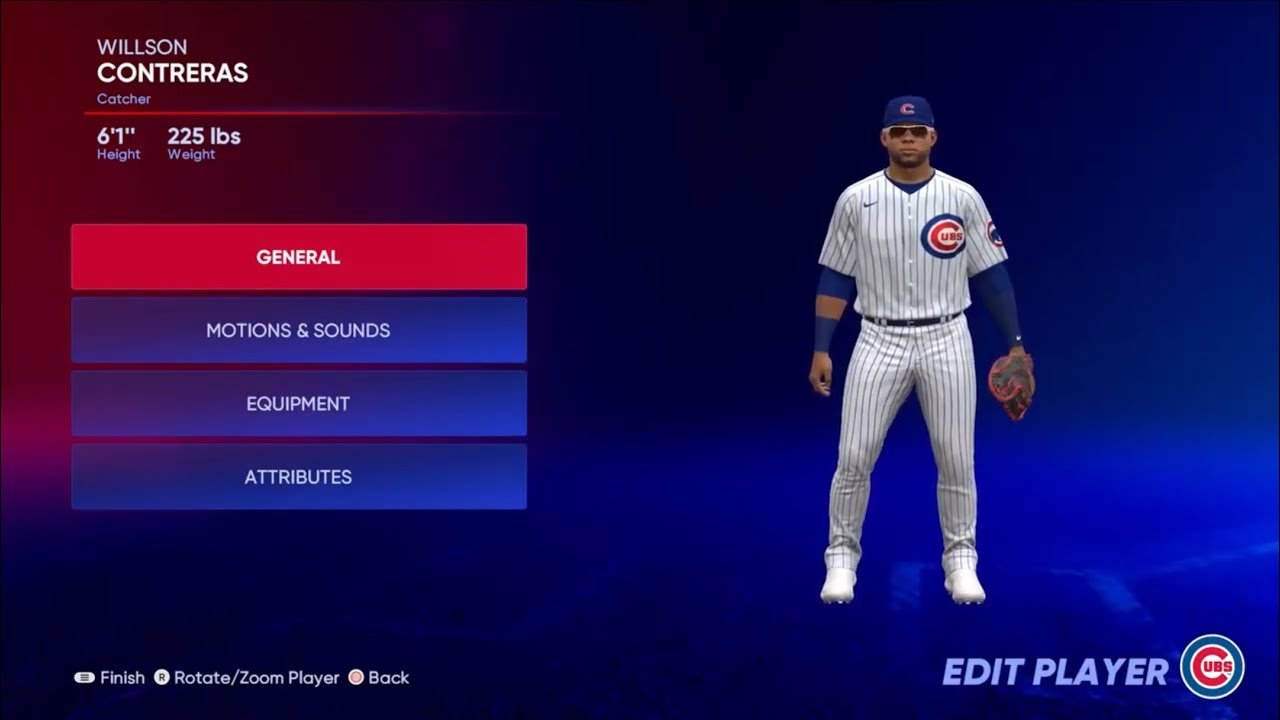This screenshot has width=1280, height=720.
Task: Click the Finish menu icon in bottom bar
Action: [x=84, y=677]
